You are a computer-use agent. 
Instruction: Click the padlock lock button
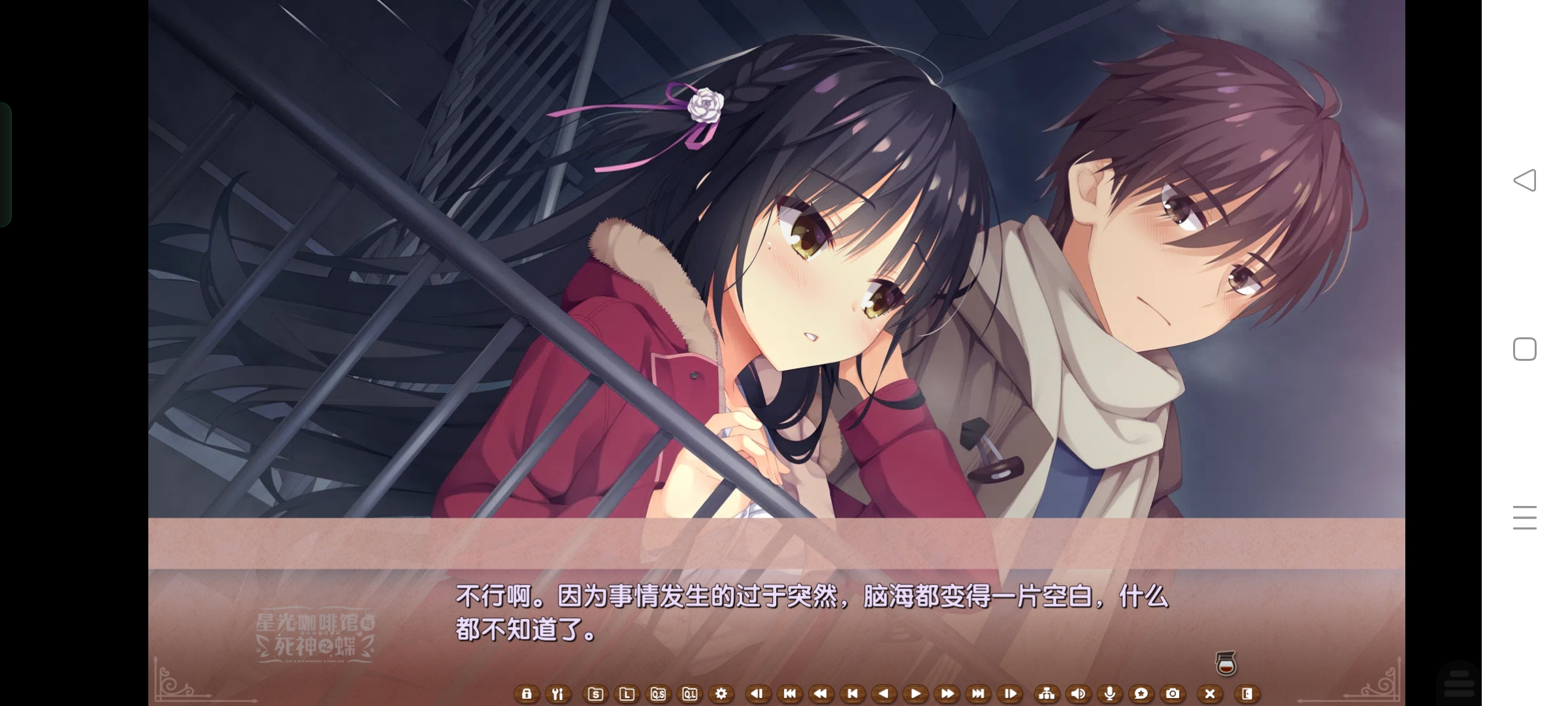527,694
